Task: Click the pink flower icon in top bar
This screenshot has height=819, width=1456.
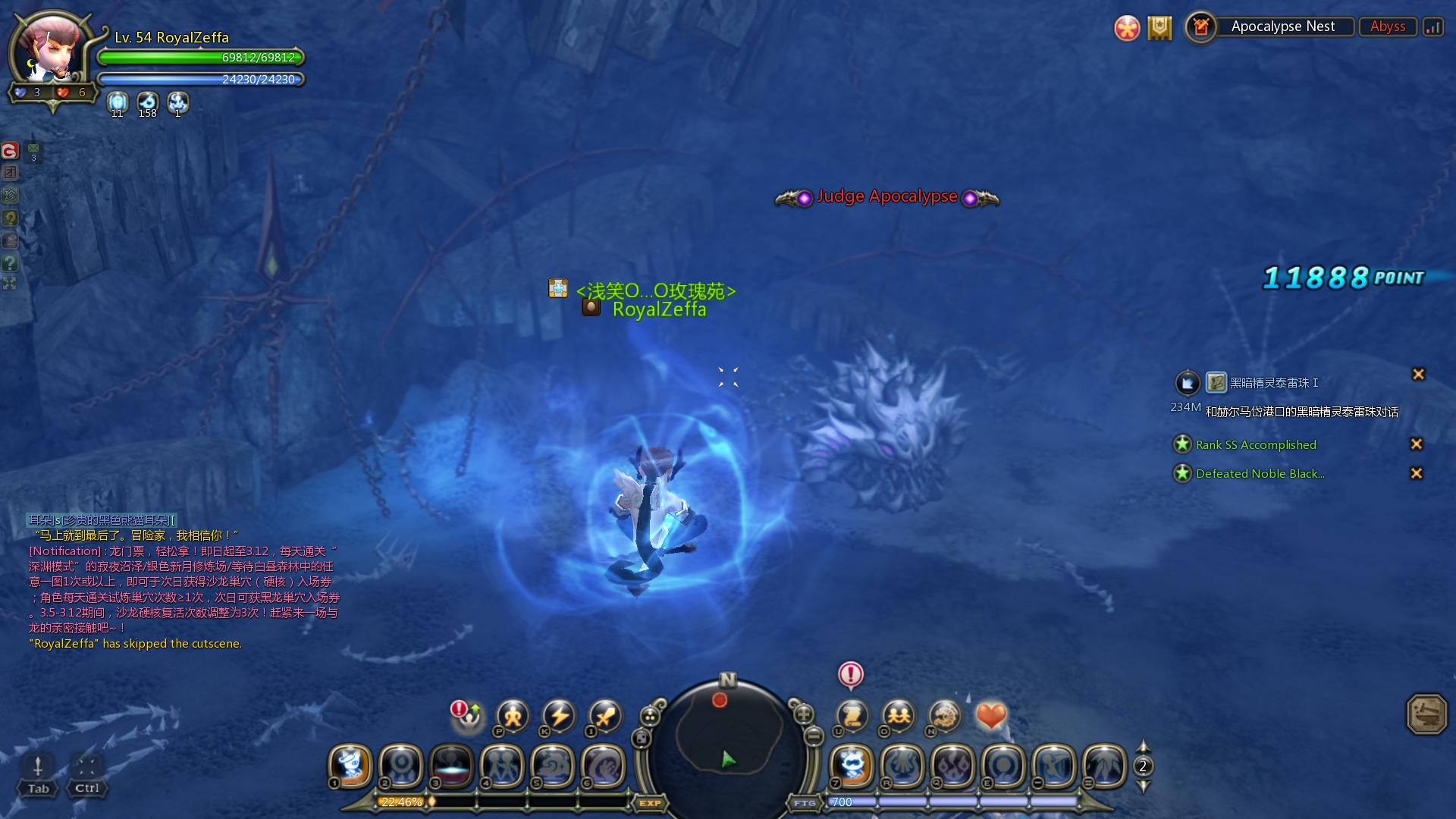Action: pos(1127,28)
